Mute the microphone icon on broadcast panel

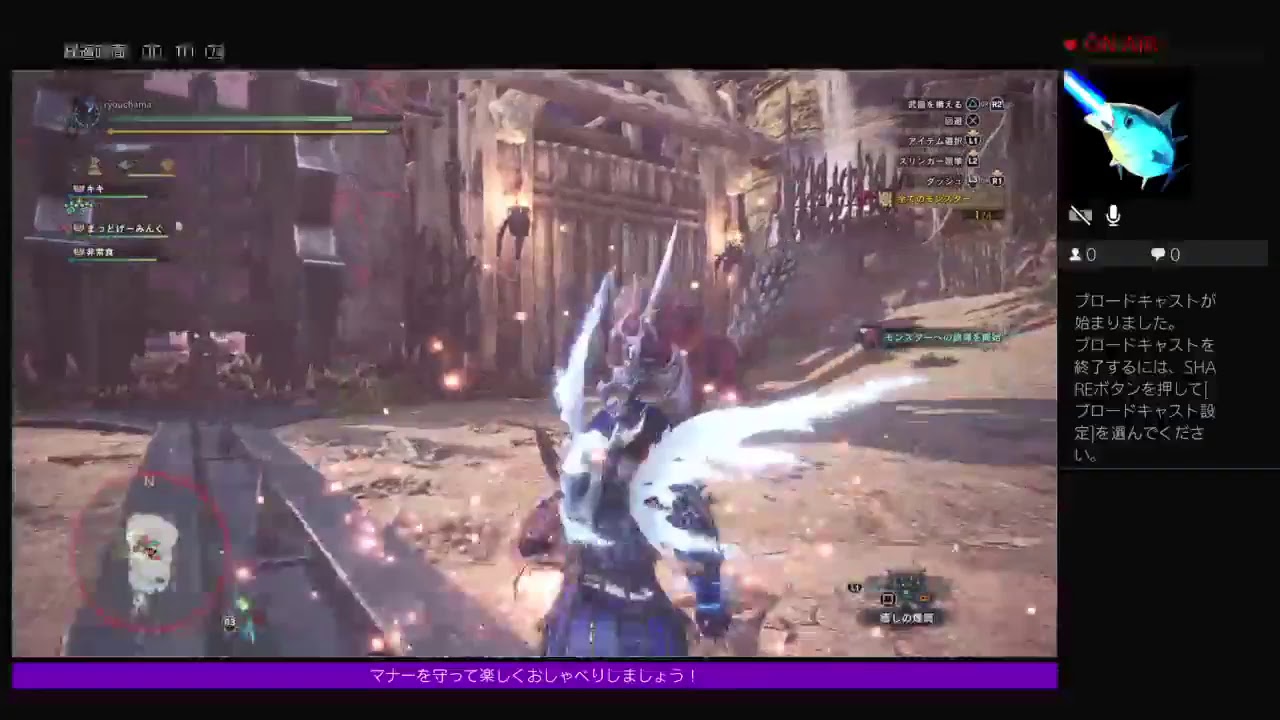(x=1113, y=215)
